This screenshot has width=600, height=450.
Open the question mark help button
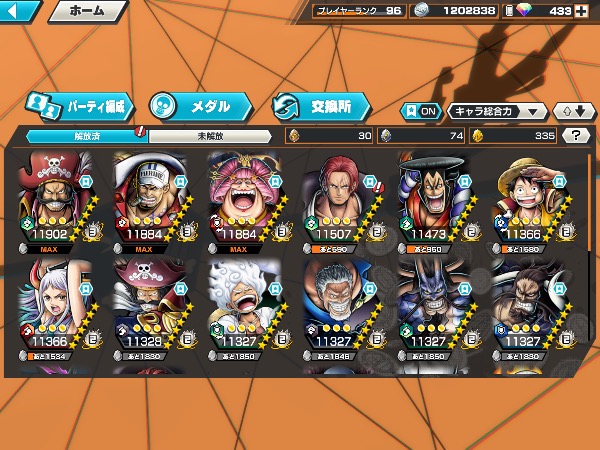[575, 136]
